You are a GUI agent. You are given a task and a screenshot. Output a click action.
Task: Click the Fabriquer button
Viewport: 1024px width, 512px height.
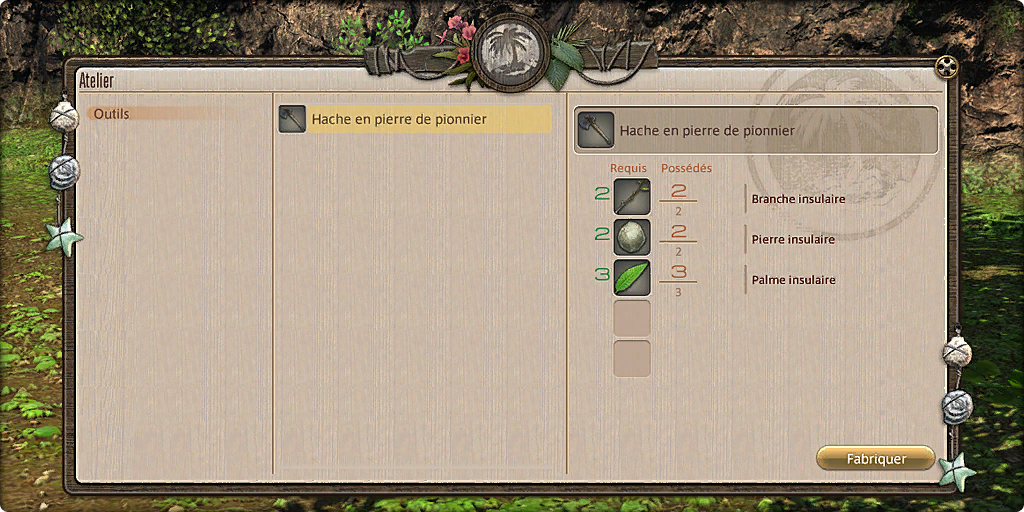pos(875,459)
